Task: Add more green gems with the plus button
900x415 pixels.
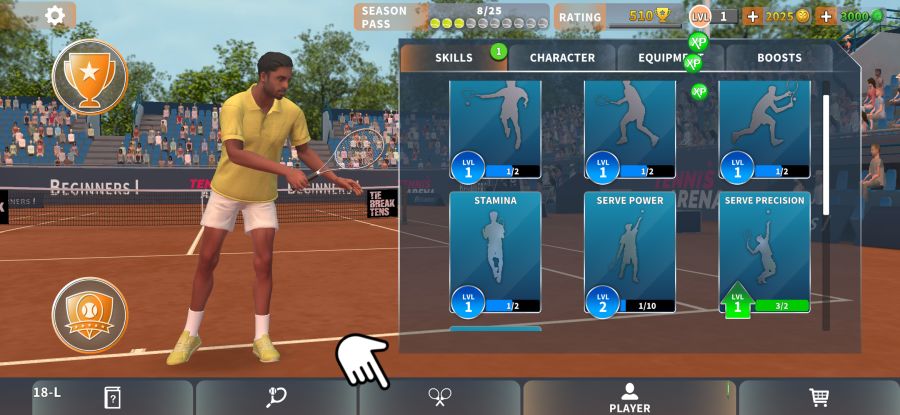Action: point(826,16)
